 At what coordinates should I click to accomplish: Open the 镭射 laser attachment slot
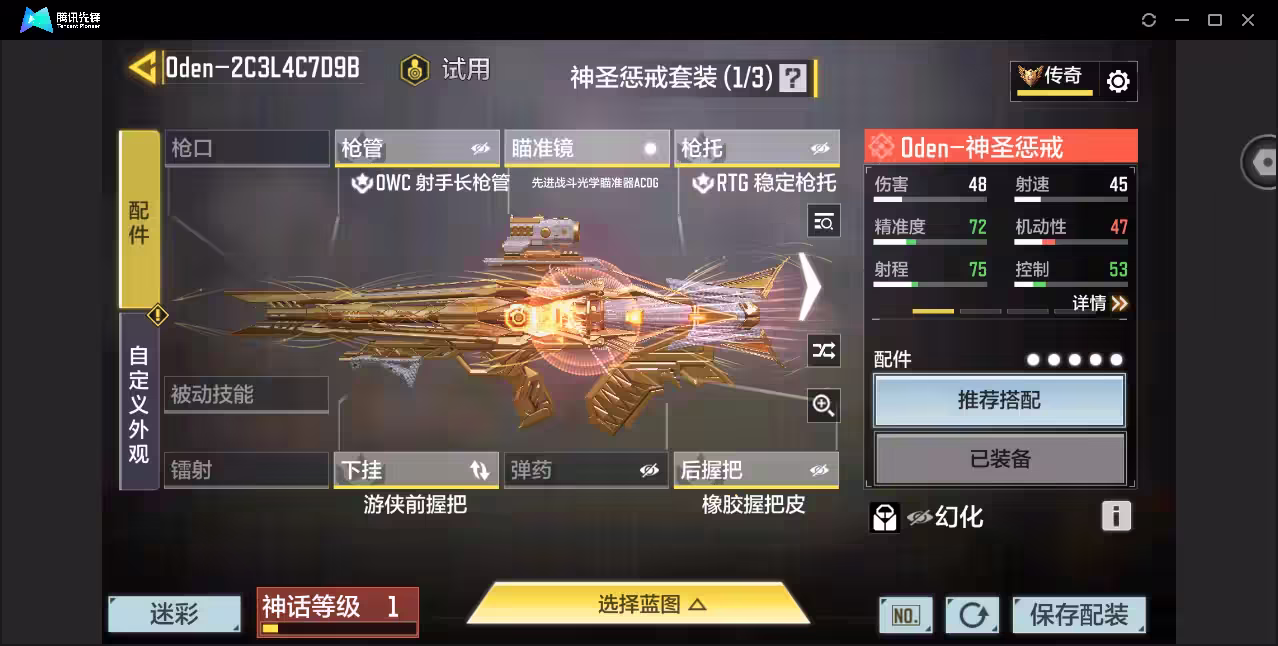click(x=246, y=470)
